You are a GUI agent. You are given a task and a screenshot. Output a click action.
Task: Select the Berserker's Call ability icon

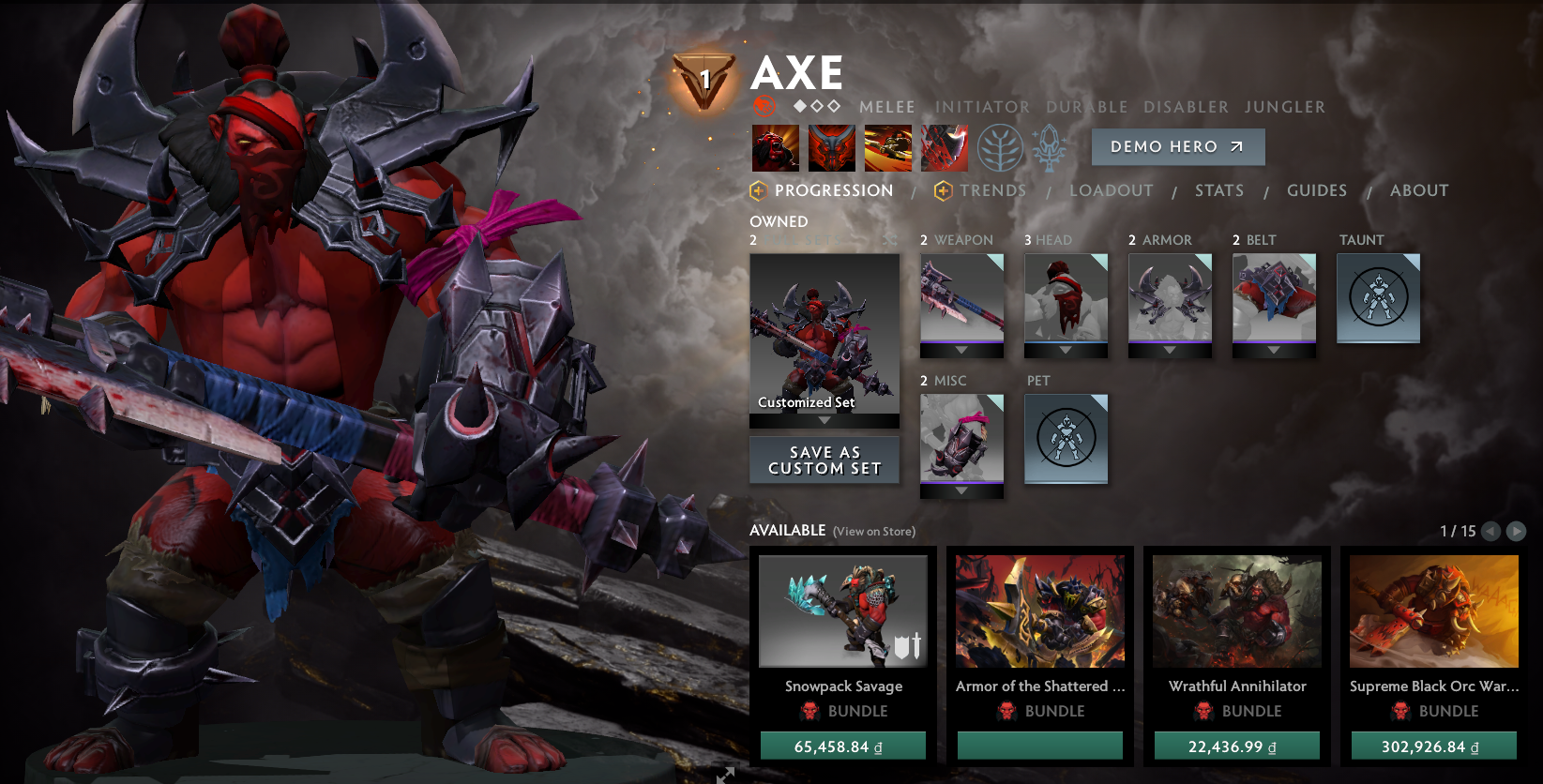[776, 147]
